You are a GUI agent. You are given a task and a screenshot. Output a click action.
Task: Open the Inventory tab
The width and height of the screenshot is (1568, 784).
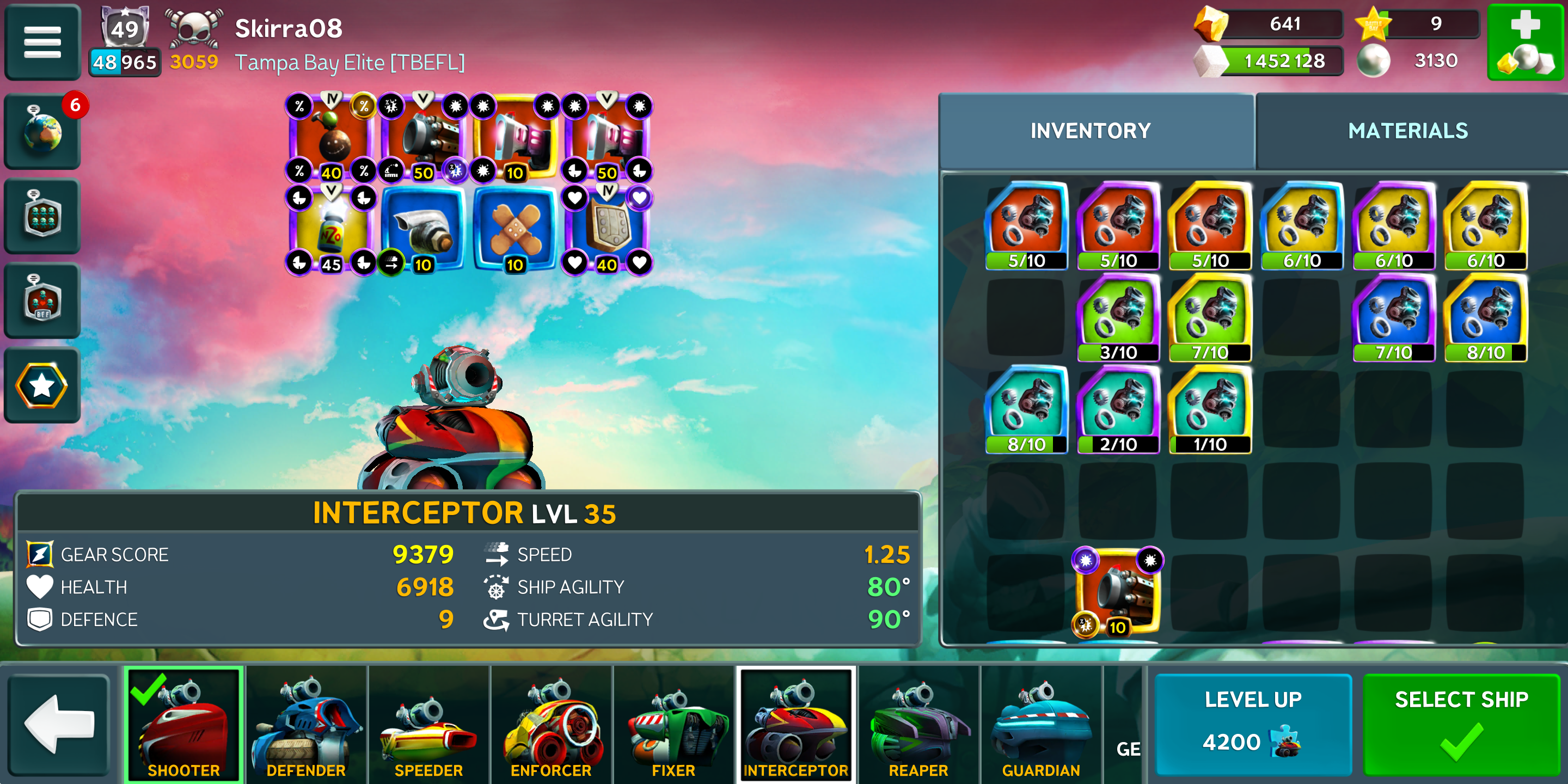(x=1089, y=131)
